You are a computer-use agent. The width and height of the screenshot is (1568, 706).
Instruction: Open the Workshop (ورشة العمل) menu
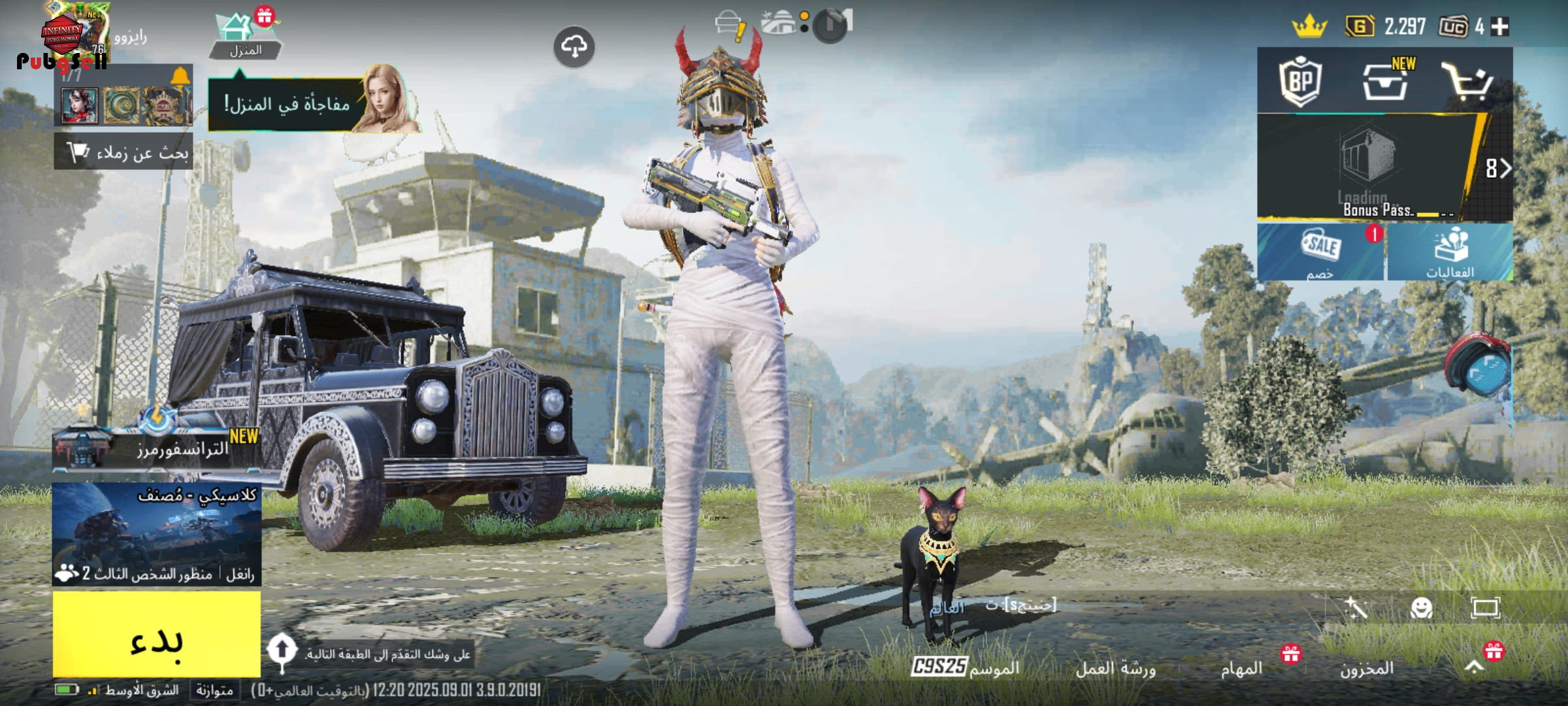1116,668
